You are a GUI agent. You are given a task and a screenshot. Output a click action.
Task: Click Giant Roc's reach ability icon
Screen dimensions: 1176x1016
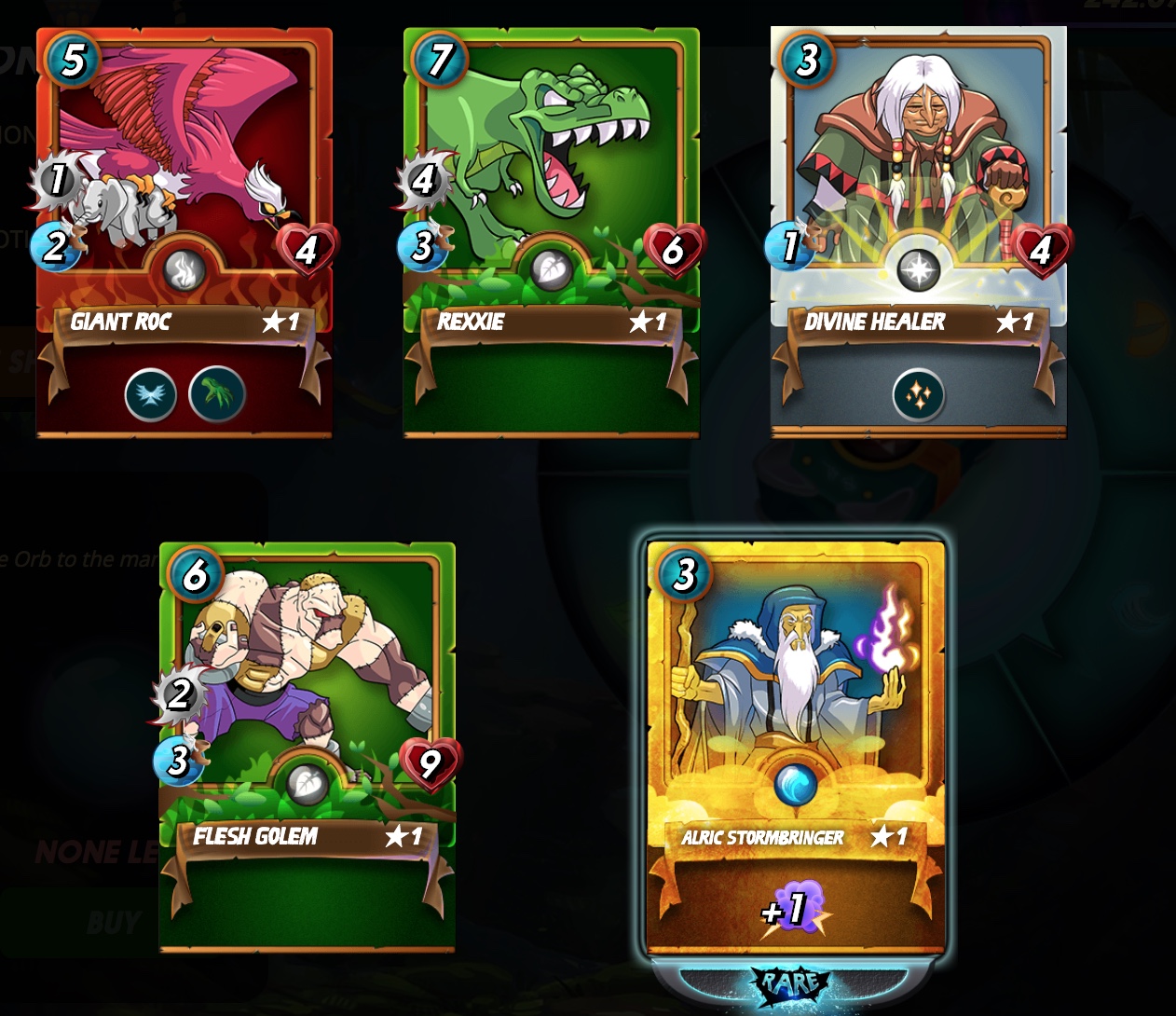point(216,395)
